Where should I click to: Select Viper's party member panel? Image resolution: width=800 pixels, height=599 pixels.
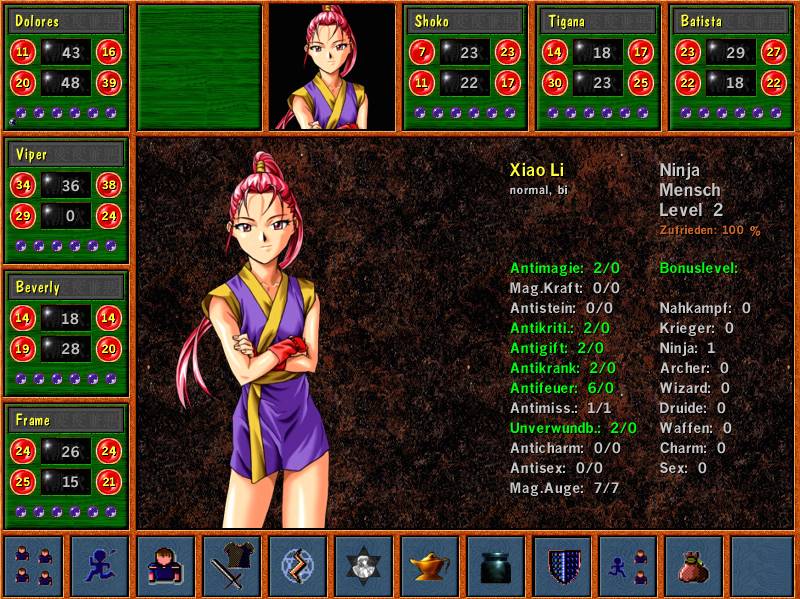[66, 201]
